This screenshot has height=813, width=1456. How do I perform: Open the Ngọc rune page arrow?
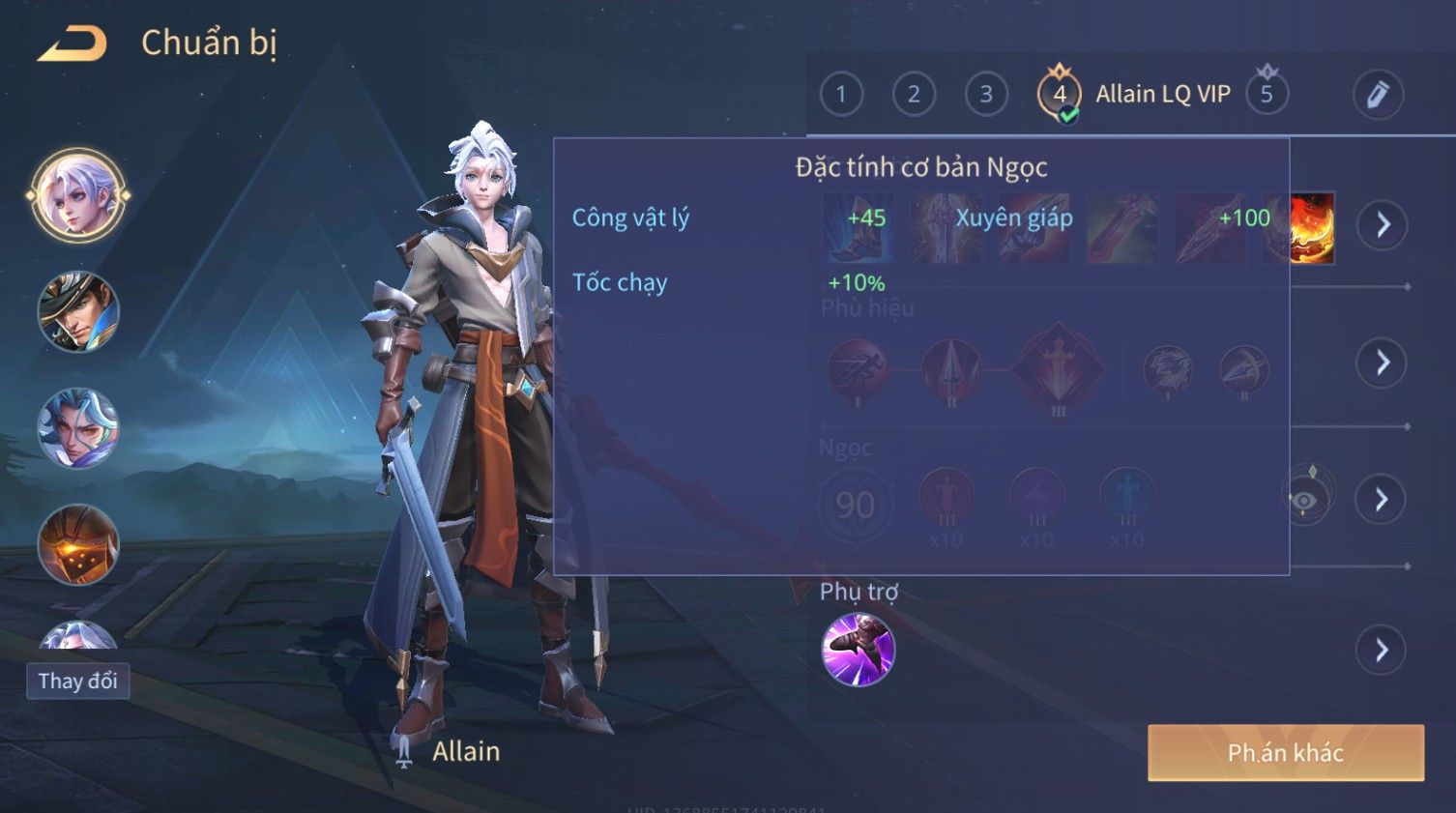[1382, 499]
